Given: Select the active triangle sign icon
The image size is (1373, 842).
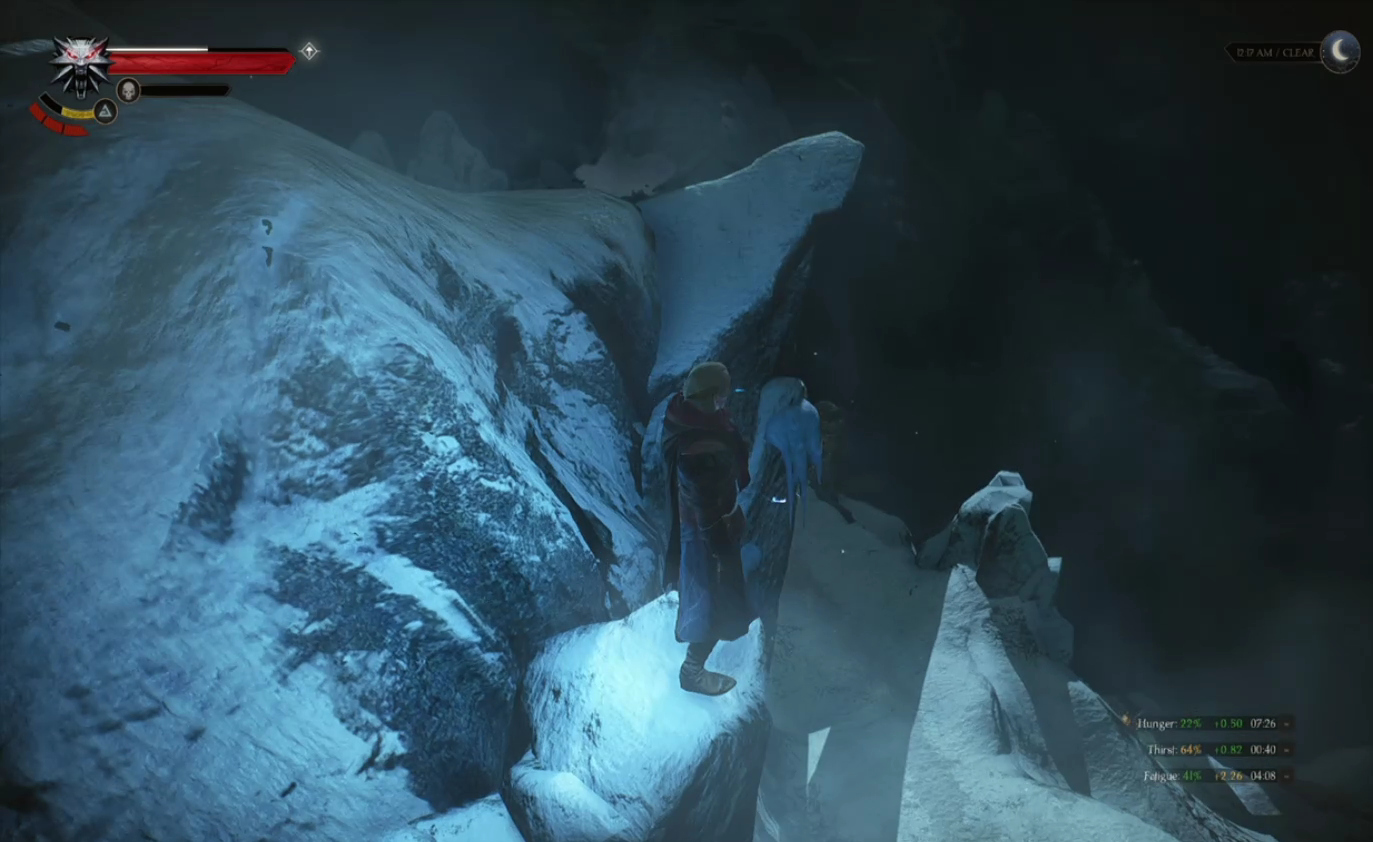Looking at the screenshot, I should 105,111.
